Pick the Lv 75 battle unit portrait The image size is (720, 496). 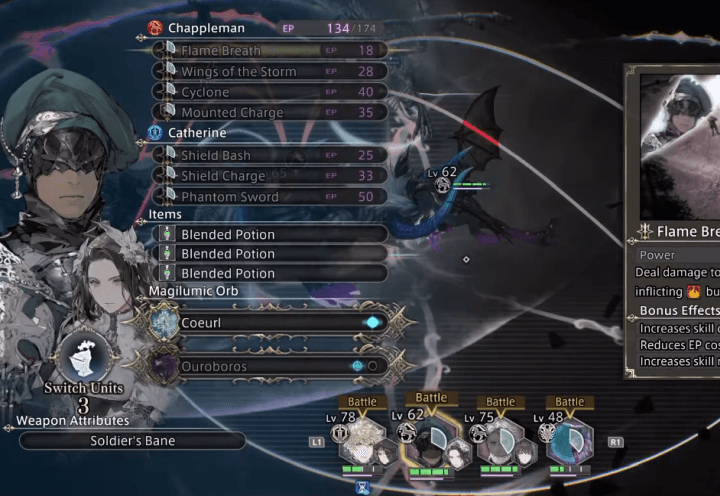[x=501, y=440]
